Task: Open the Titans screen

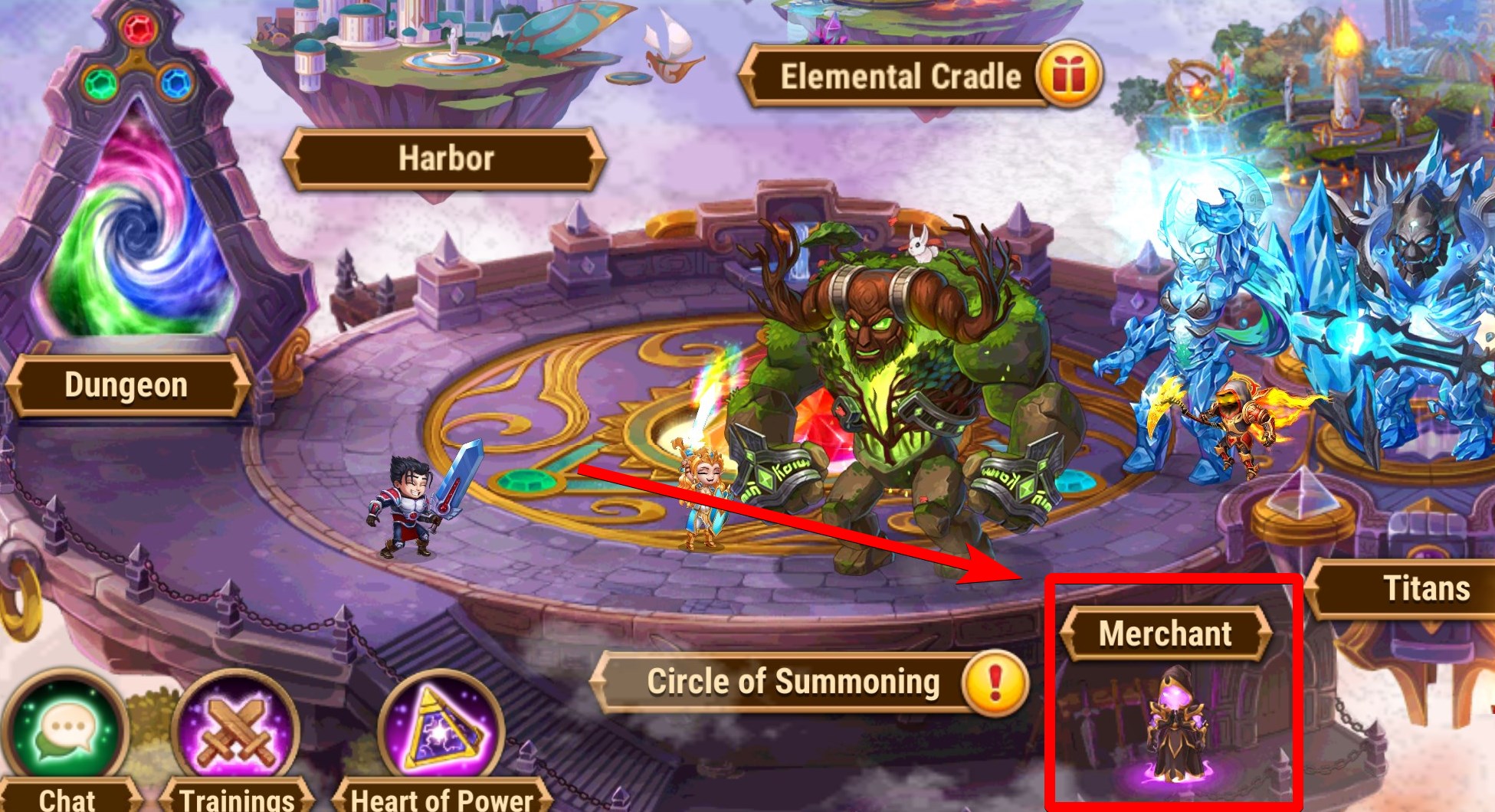Action: click(x=1425, y=588)
